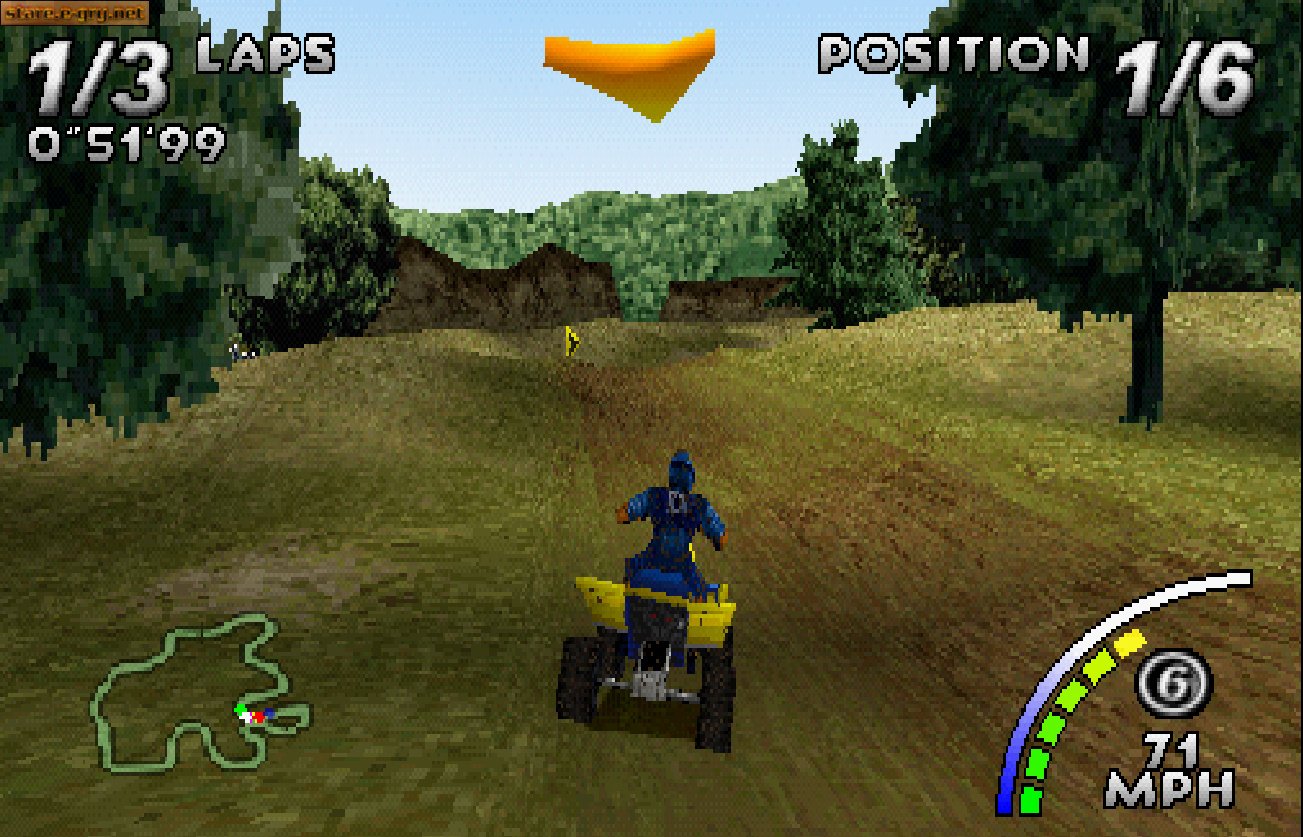The image size is (1303, 837).
Task: Click the yellow redline segment of the gauge
Action: click(1130, 641)
